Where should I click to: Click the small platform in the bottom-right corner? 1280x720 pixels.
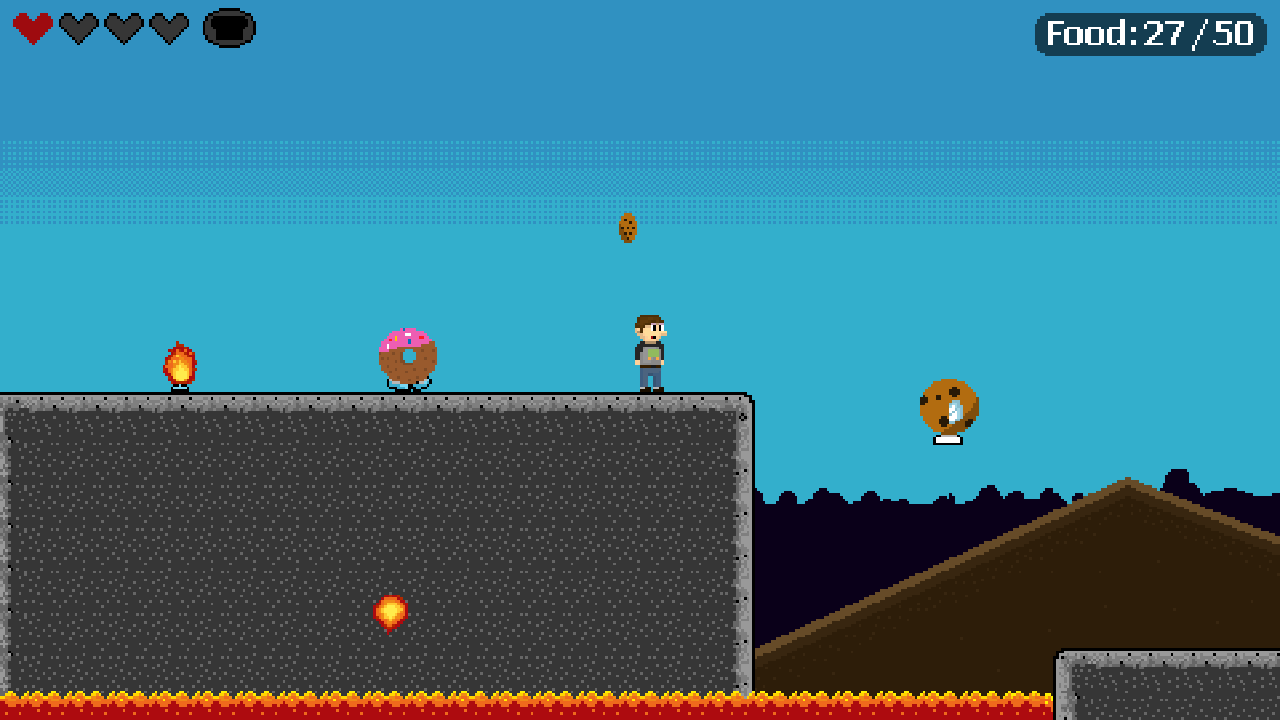1170,690
